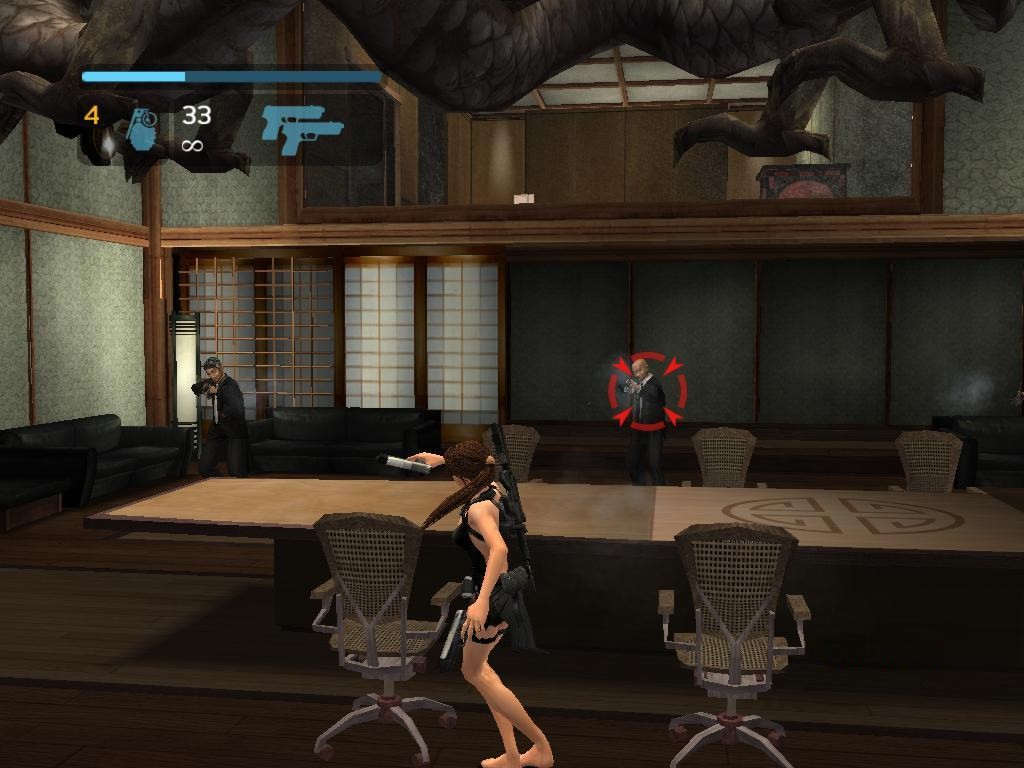Choose the dual pistols weapon icon
Image resolution: width=1024 pixels, height=768 pixels.
pyautogui.click(x=301, y=129)
